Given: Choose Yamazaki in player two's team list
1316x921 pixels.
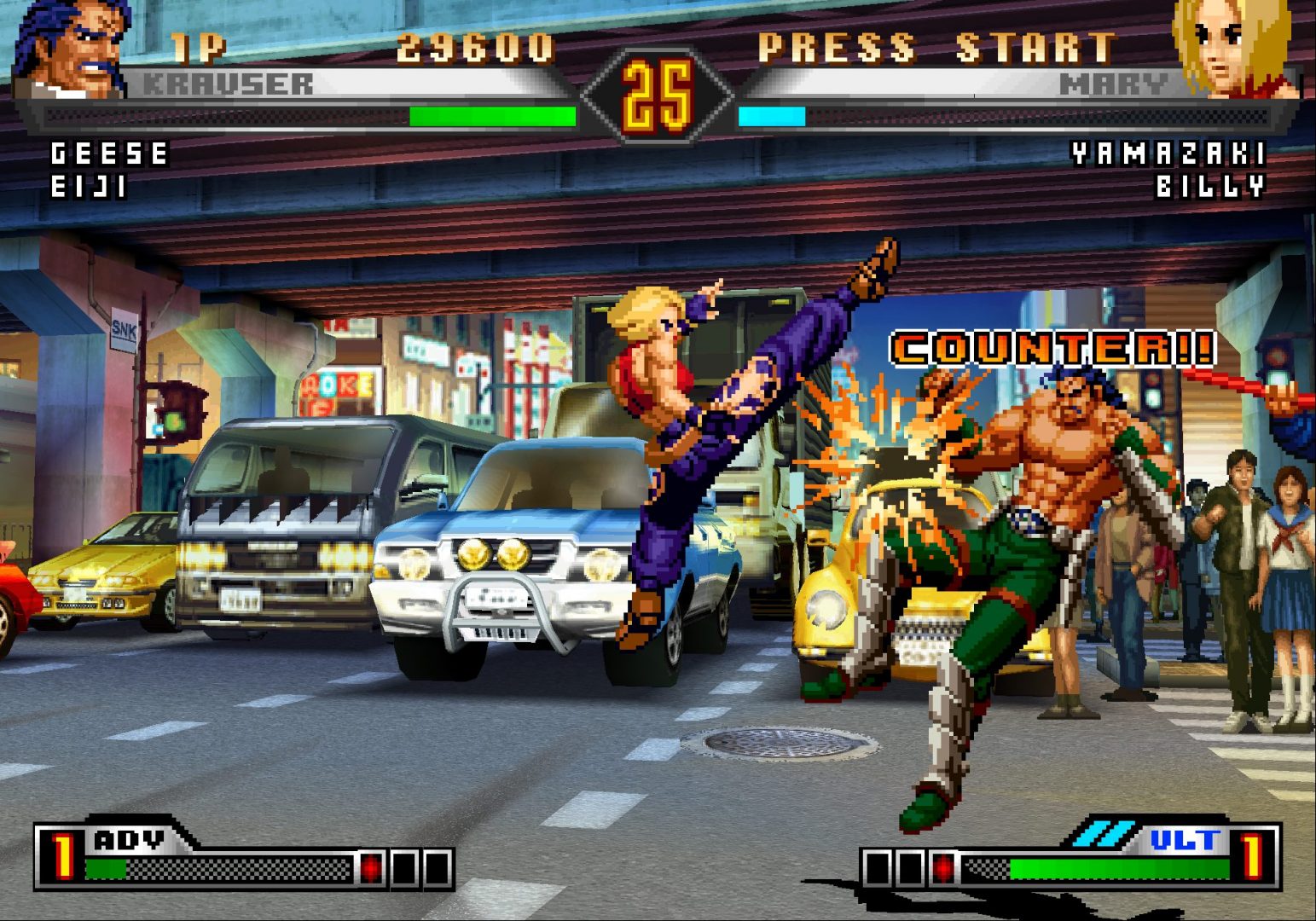Looking at the screenshot, I should [x=1168, y=154].
